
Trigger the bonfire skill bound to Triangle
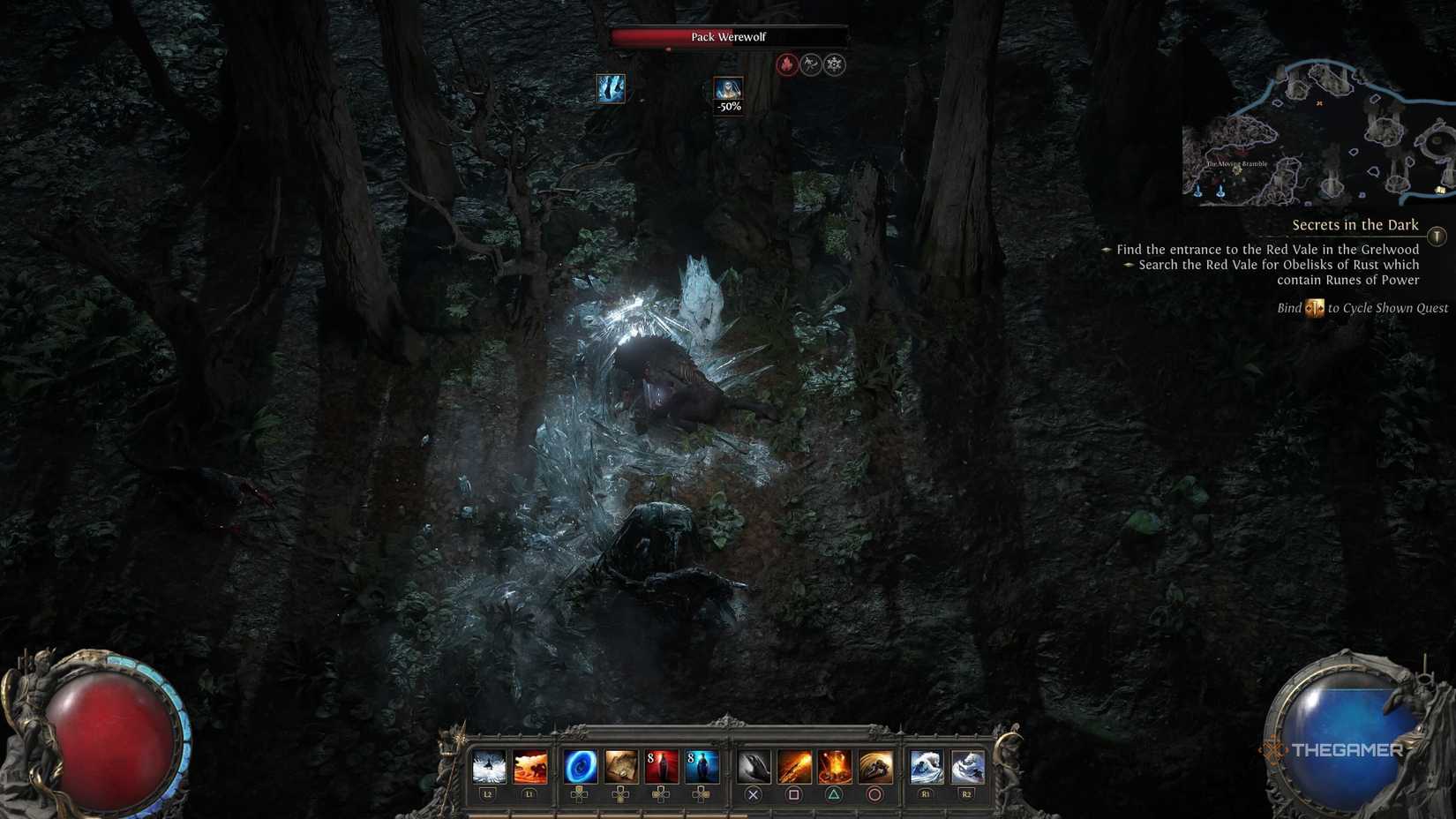point(834,766)
